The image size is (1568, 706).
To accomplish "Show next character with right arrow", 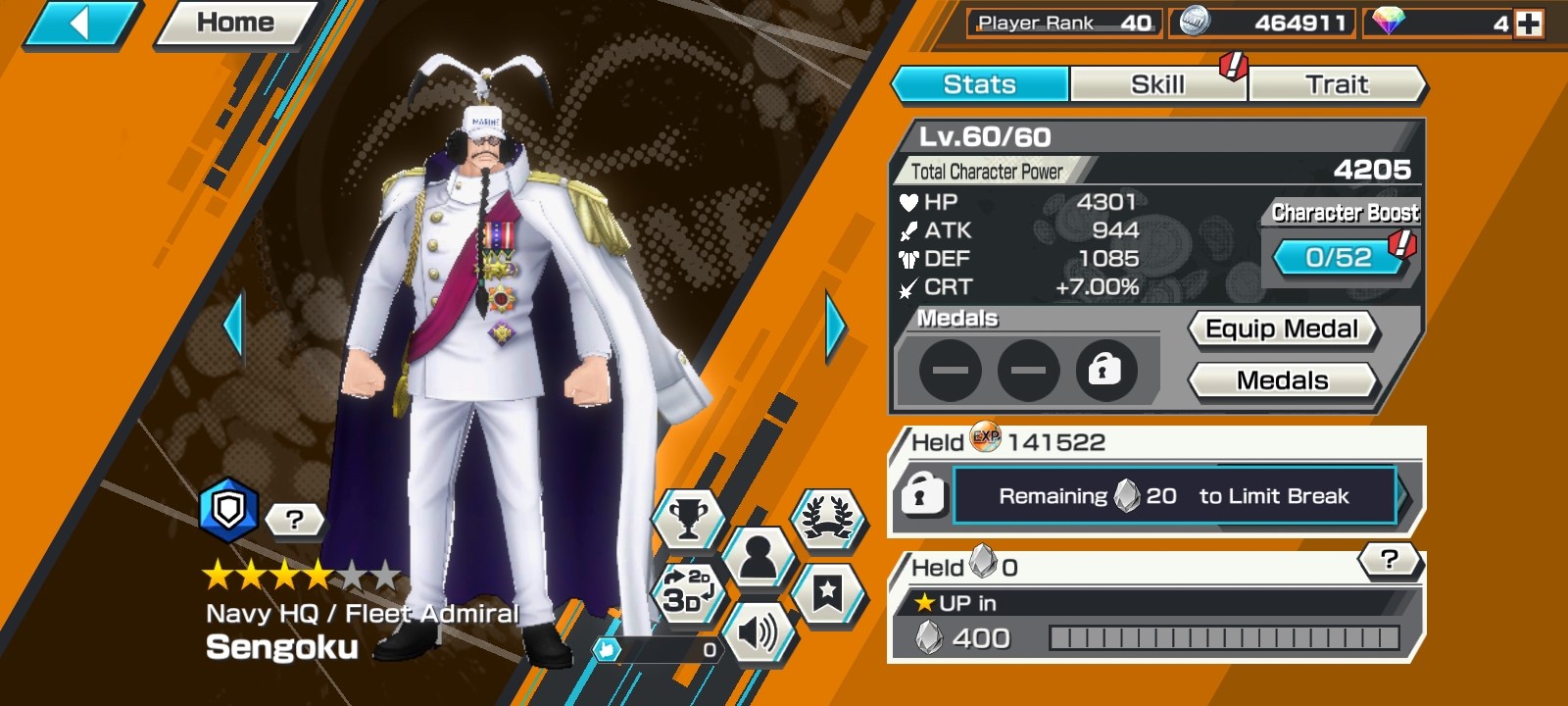I will [x=835, y=326].
